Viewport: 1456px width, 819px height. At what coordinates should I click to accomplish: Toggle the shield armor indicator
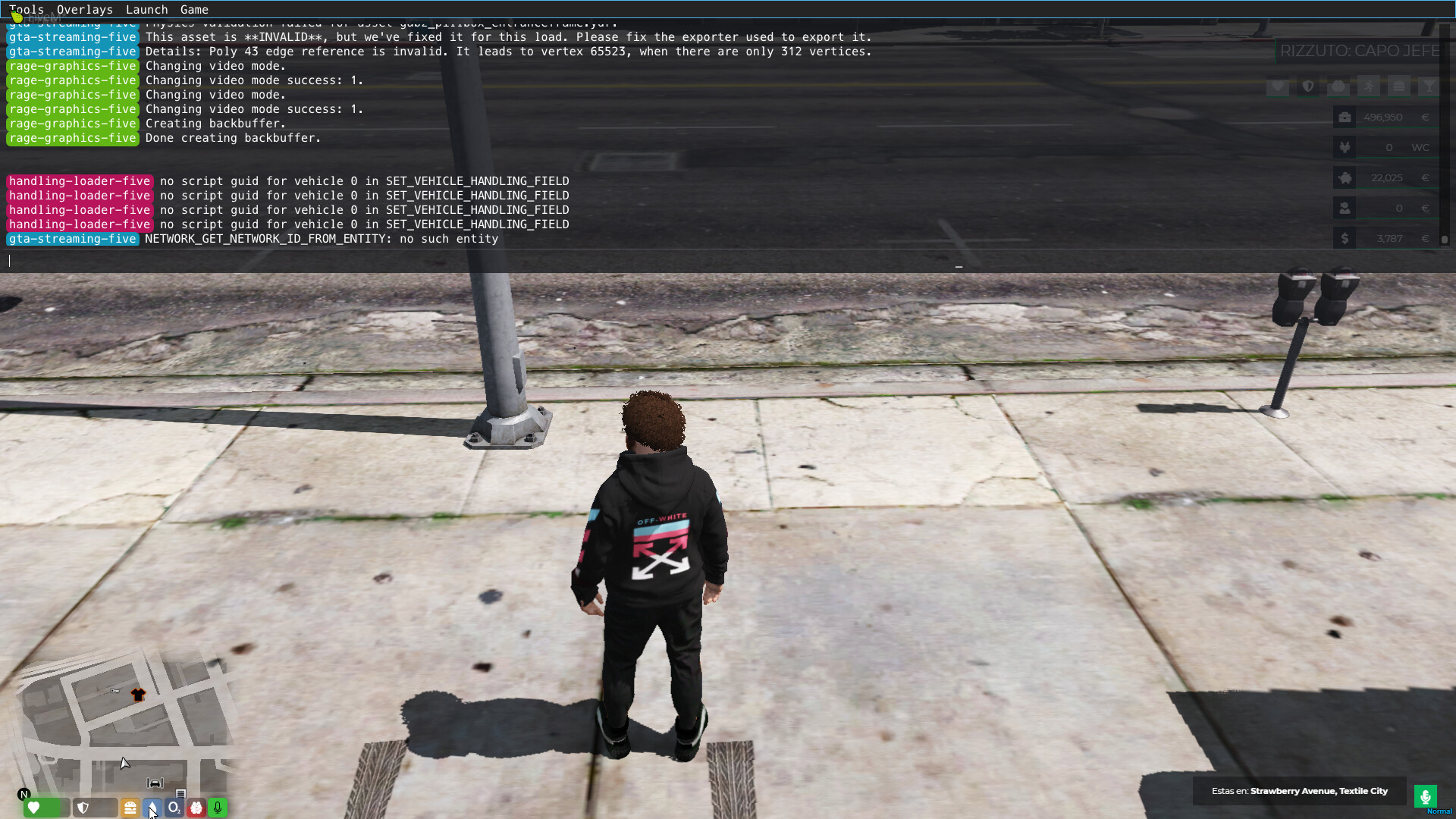83,808
